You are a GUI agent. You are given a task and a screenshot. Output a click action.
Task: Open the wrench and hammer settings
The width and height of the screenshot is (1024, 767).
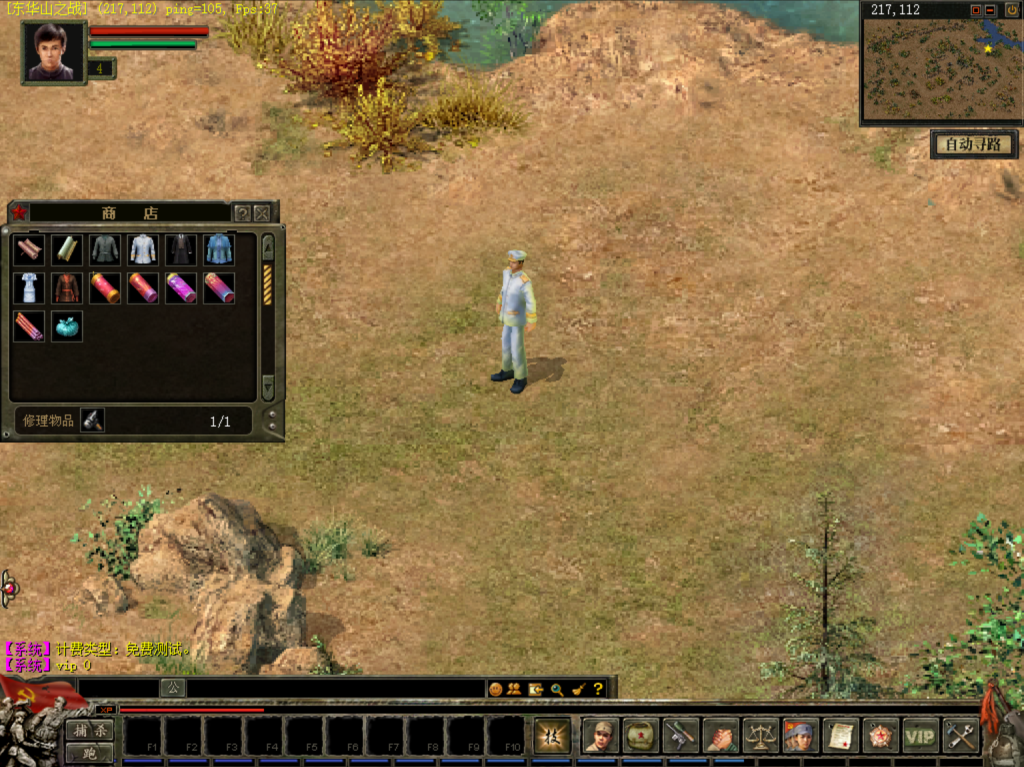pos(961,736)
